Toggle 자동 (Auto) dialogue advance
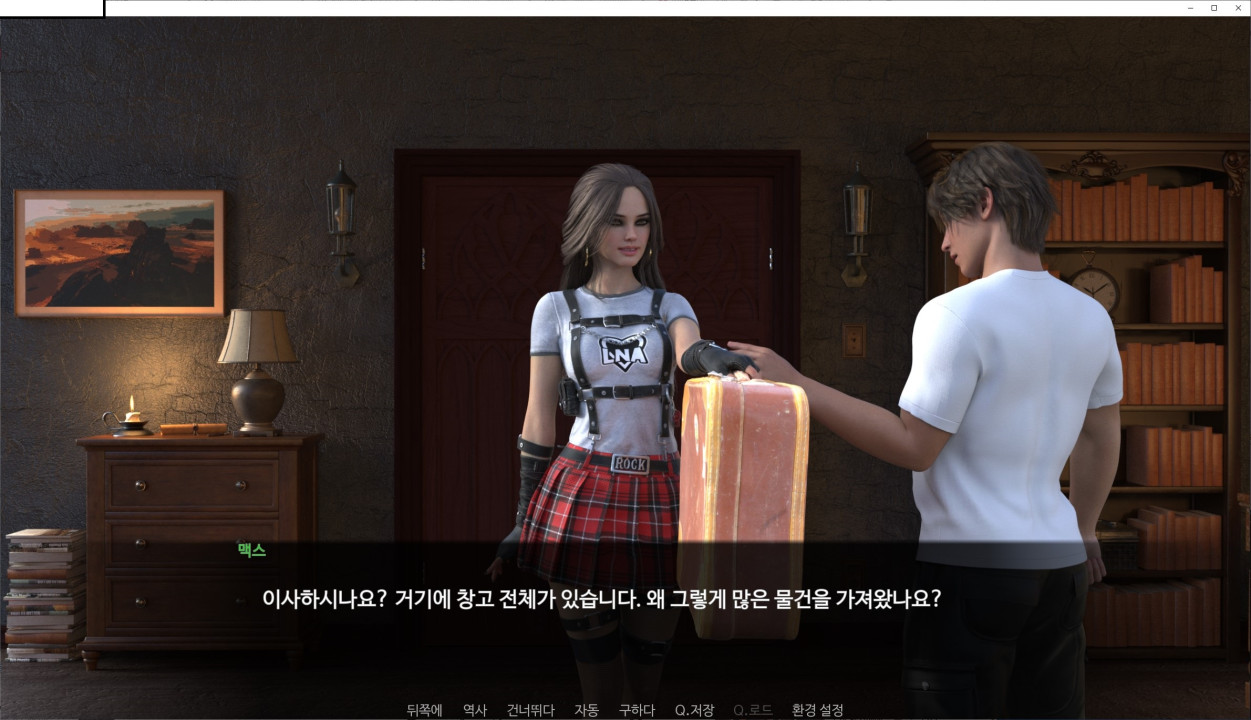This screenshot has width=1251, height=720. click(586, 710)
